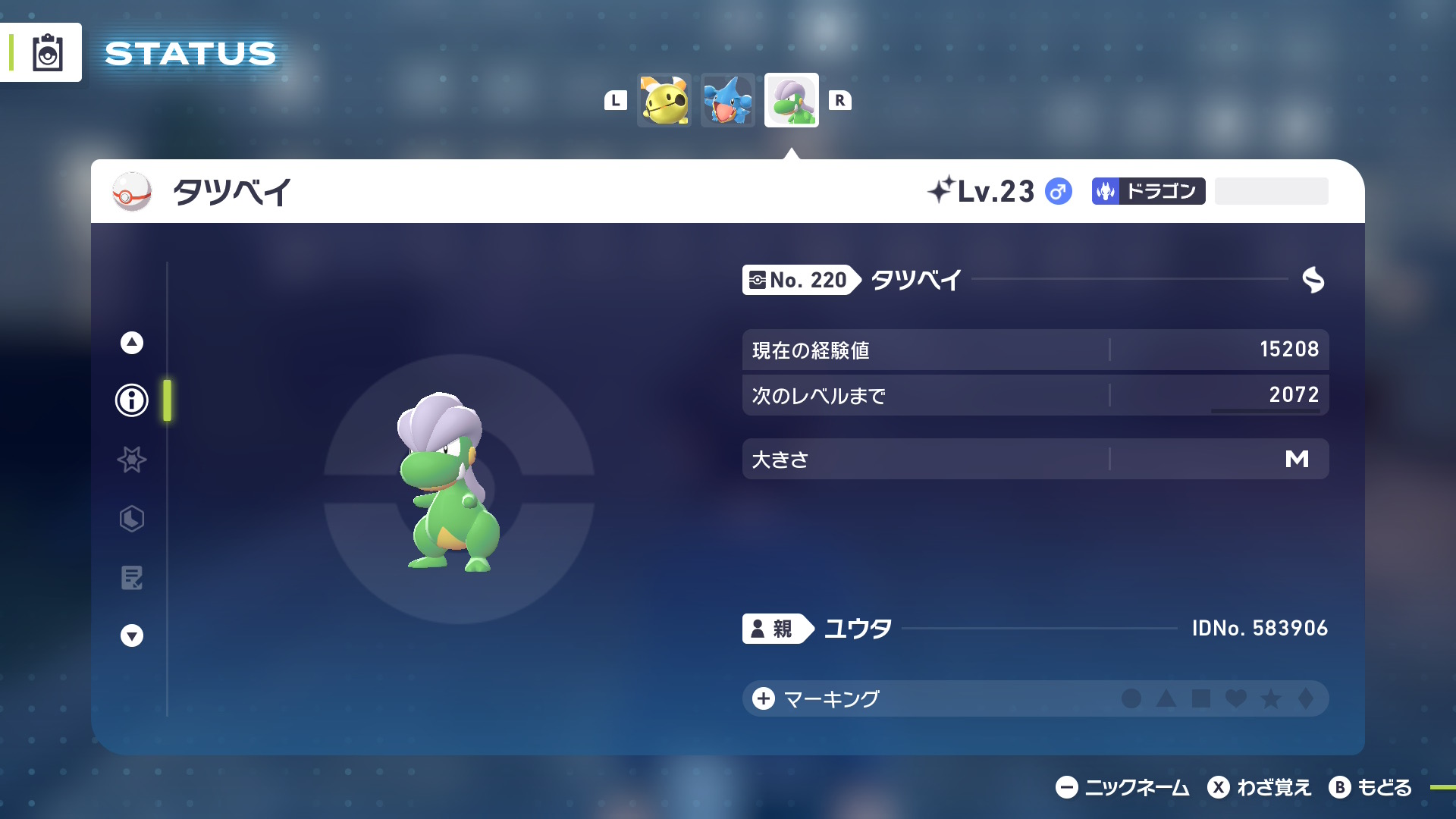This screenshot has height=819, width=1456.
Task: Enable the heart marking
Action: click(x=1236, y=700)
